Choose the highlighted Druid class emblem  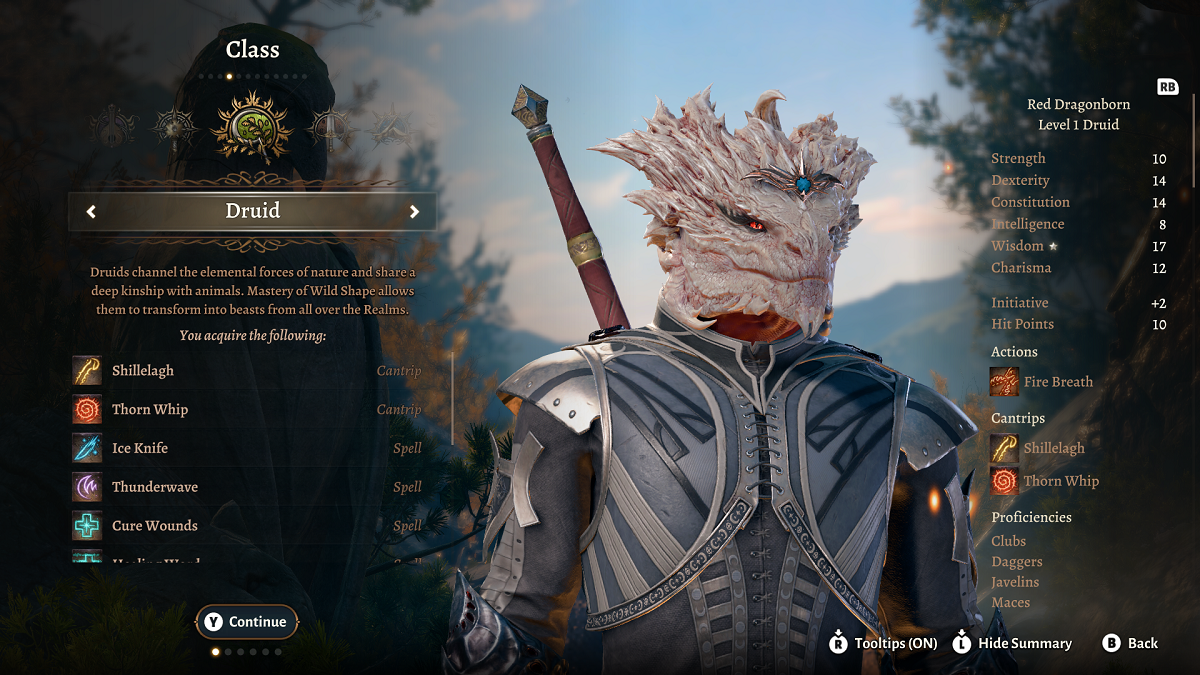click(x=251, y=127)
